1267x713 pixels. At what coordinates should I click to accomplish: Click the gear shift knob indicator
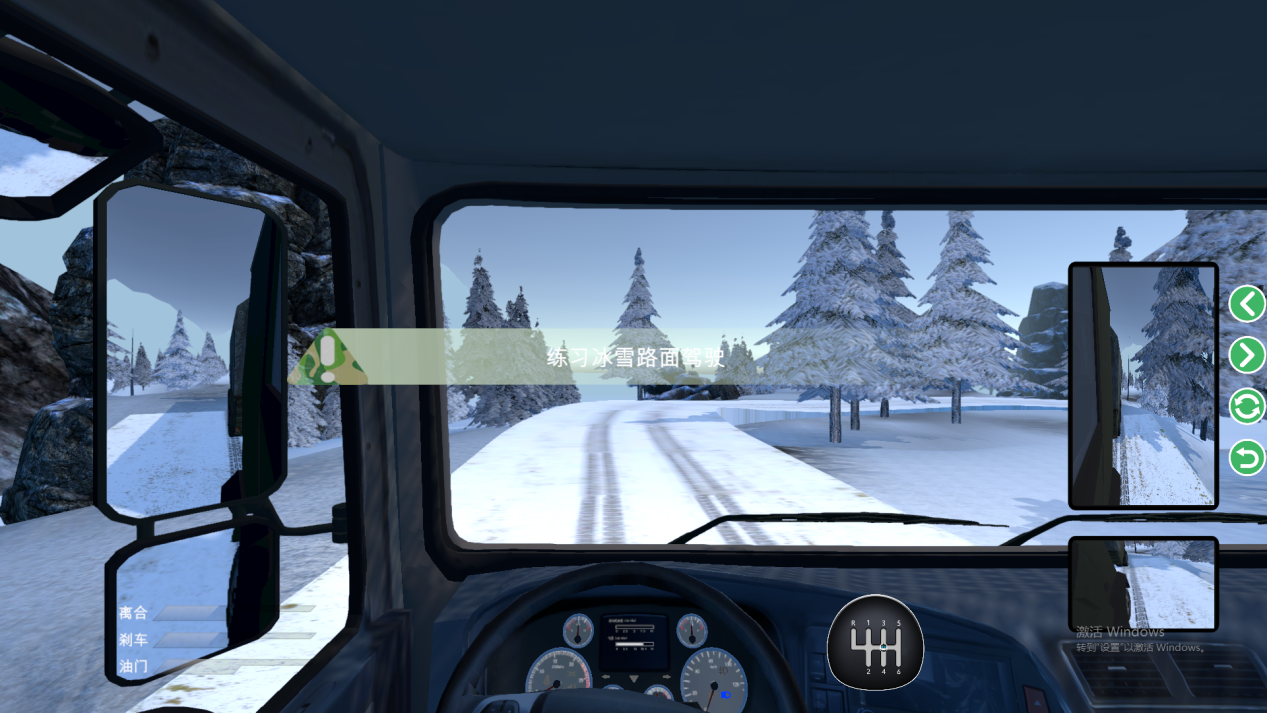(876, 643)
